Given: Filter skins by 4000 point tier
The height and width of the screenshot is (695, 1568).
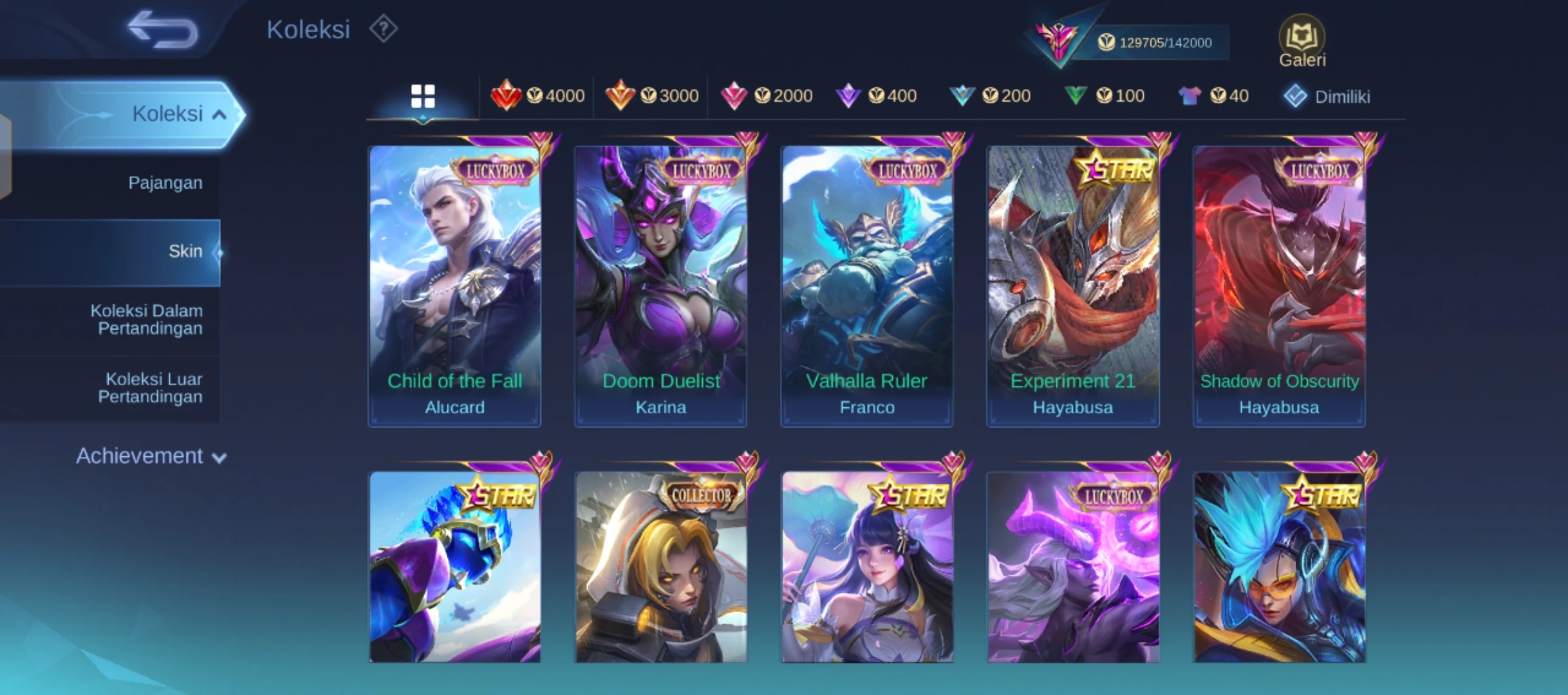Looking at the screenshot, I should (x=537, y=97).
